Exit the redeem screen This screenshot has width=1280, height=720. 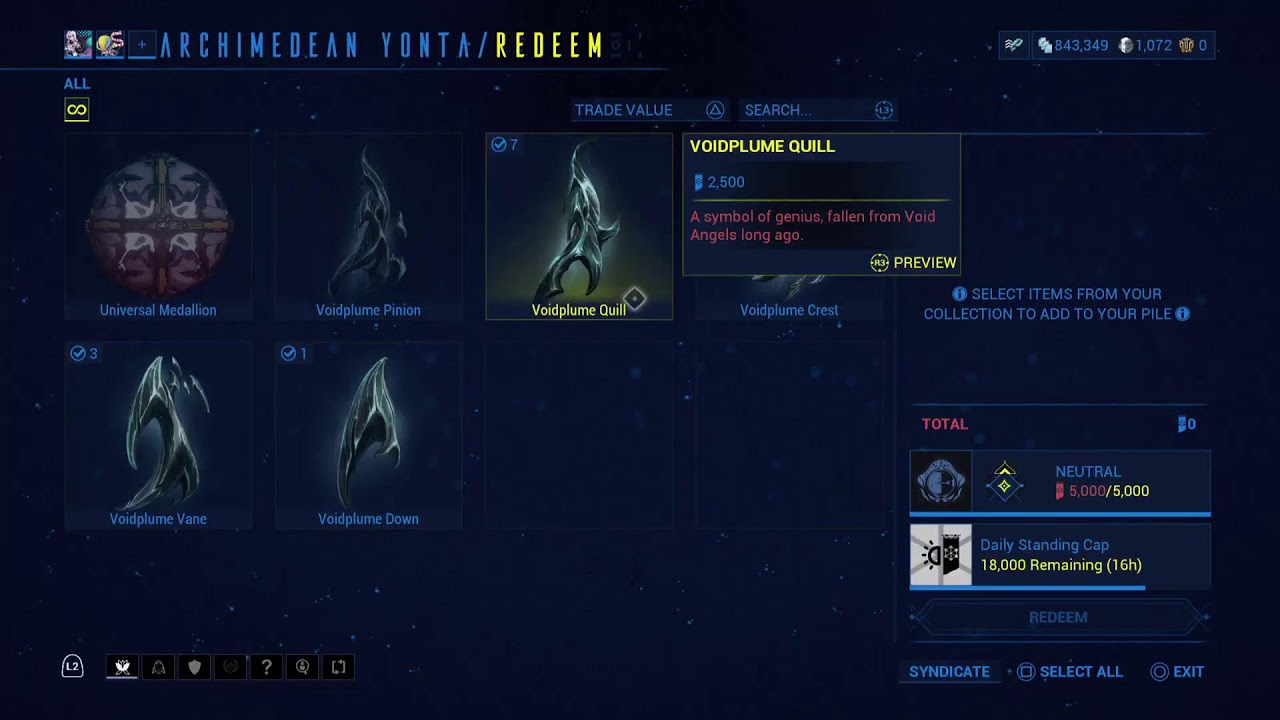coord(1177,672)
